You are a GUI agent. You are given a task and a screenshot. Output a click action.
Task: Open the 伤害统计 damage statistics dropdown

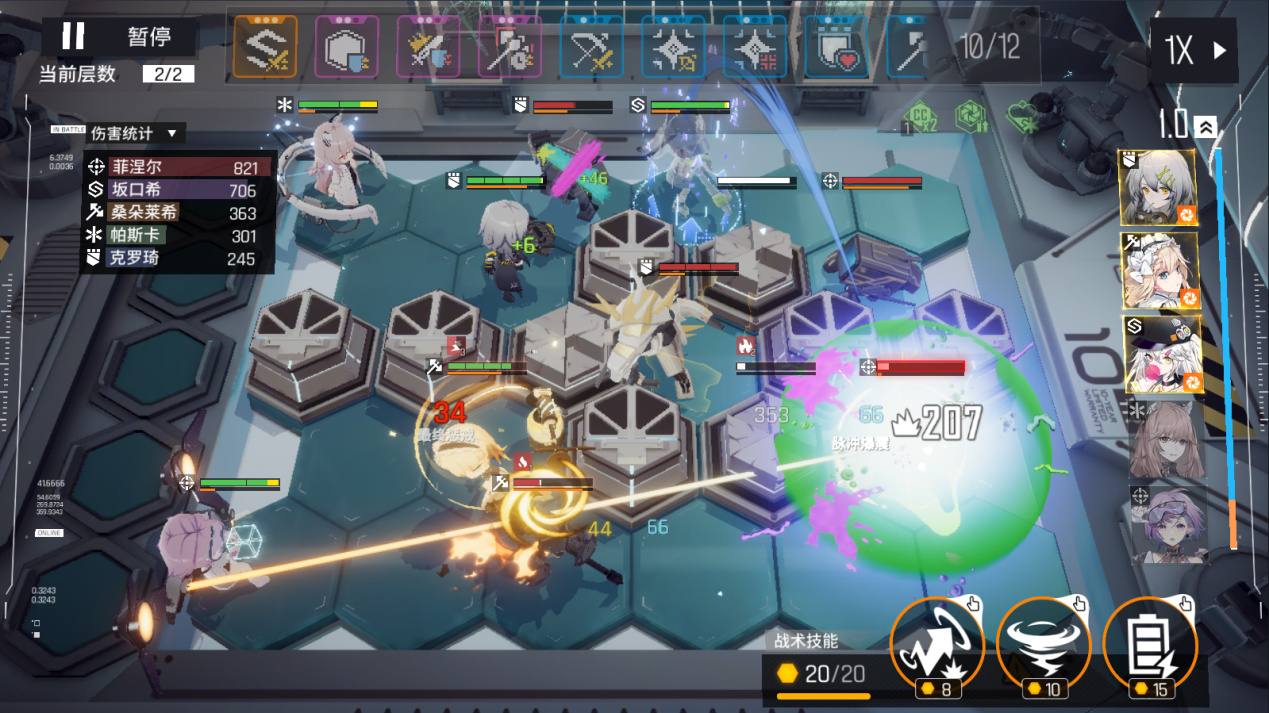pyautogui.click(x=134, y=133)
